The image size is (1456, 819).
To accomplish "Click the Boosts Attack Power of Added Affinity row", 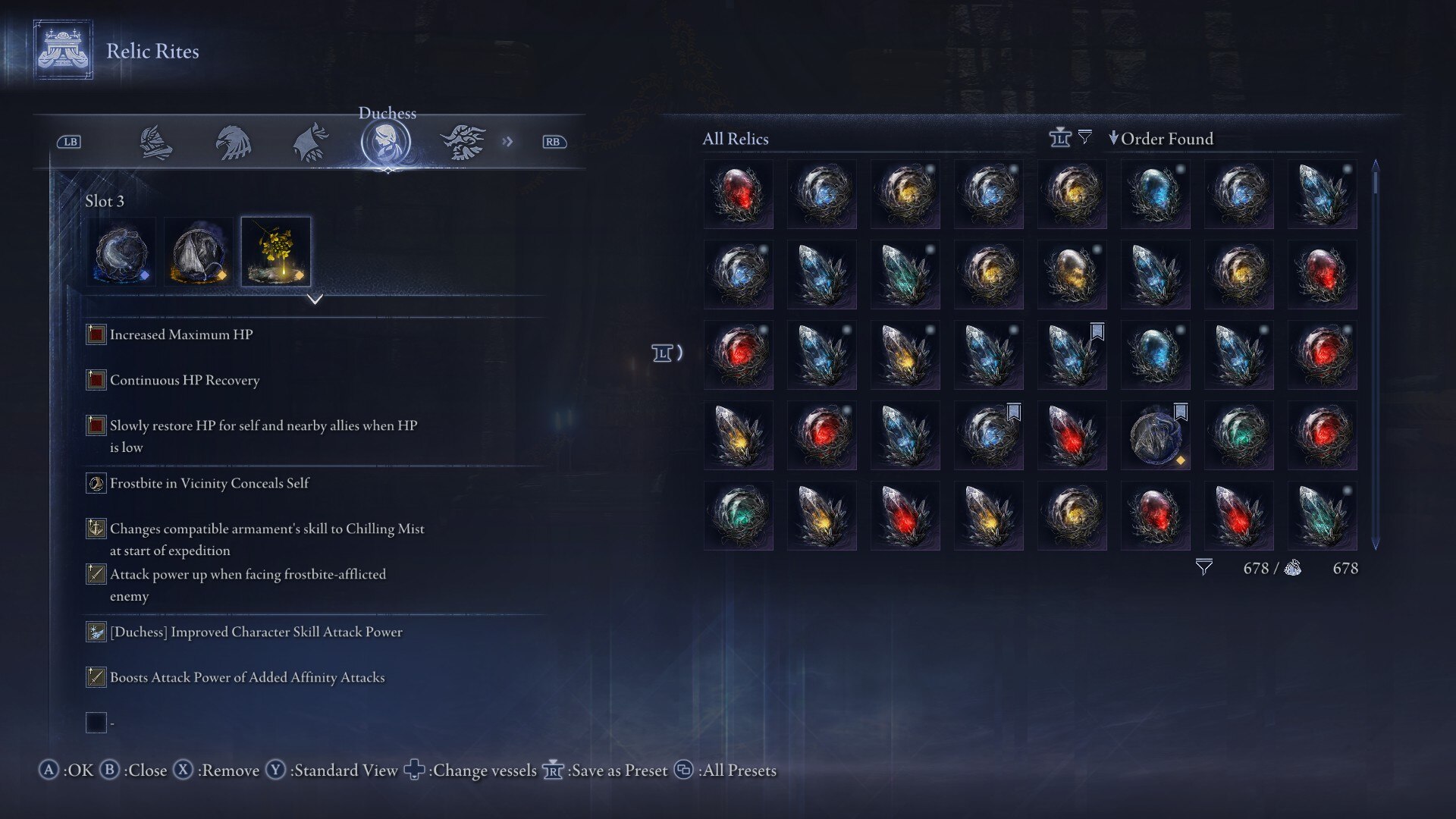I will click(x=247, y=677).
